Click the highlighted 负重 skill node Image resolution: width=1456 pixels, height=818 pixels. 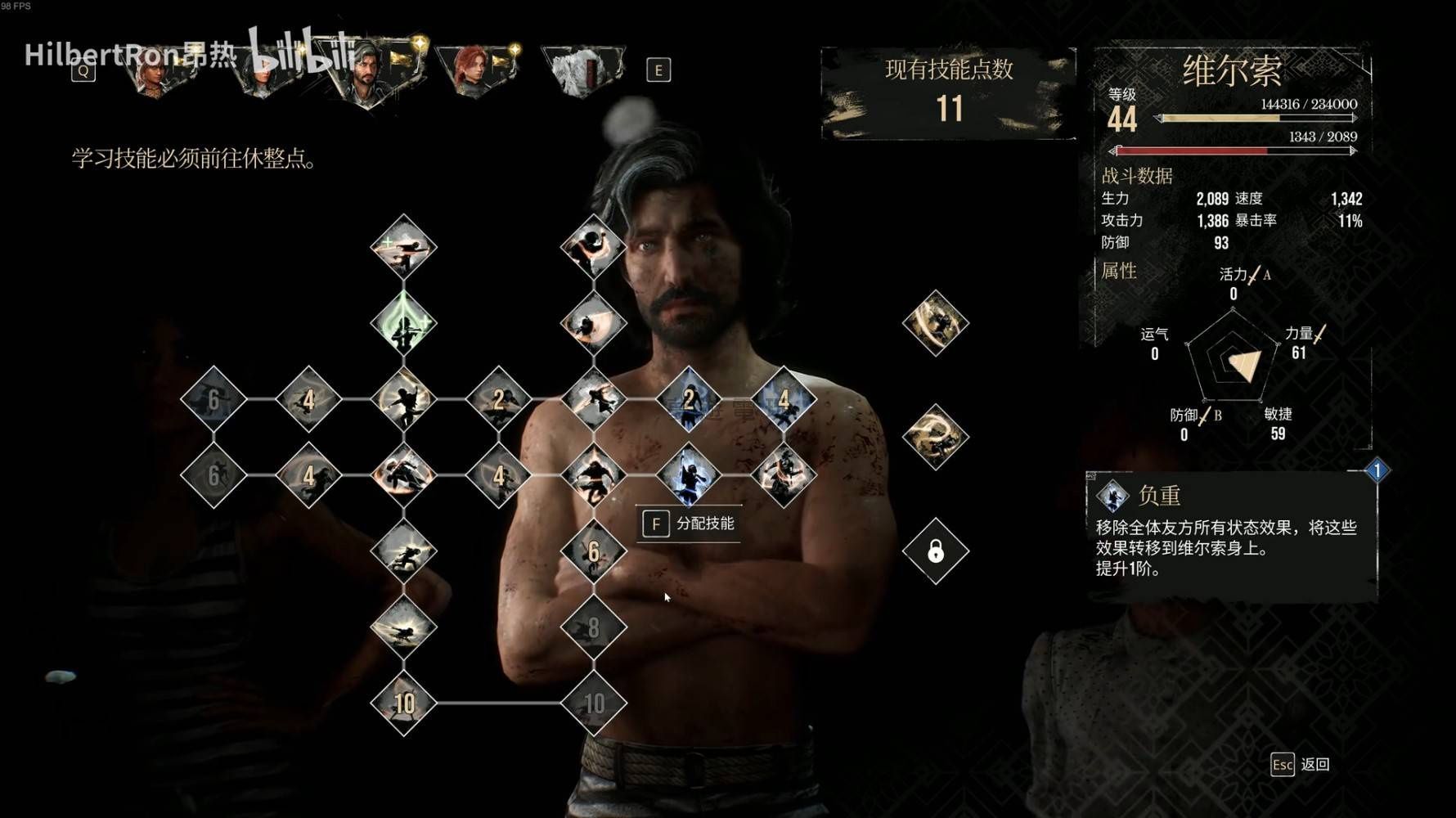tap(689, 475)
